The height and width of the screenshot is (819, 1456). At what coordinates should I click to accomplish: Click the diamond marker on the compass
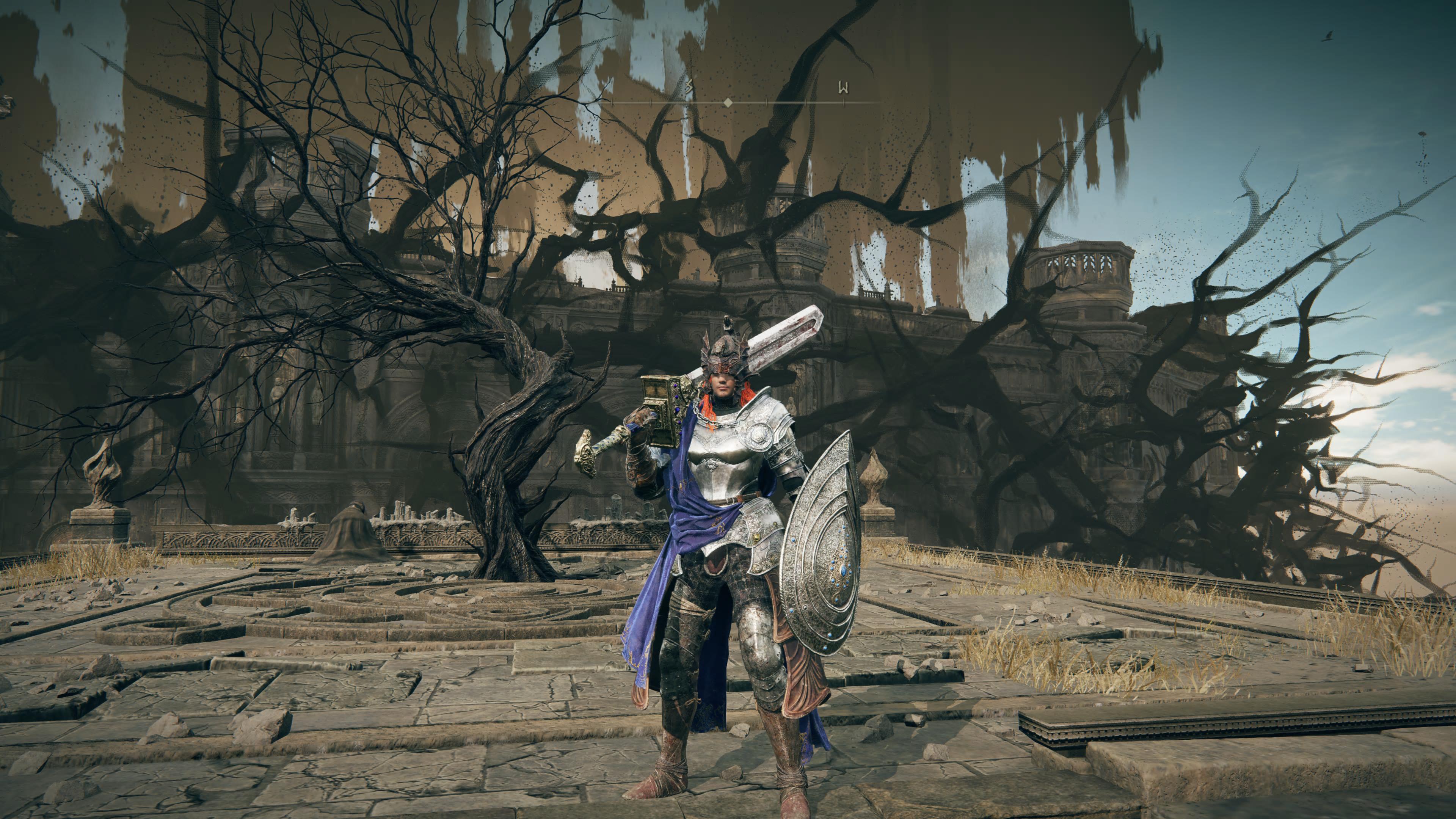pyautogui.click(x=728, y=102)
